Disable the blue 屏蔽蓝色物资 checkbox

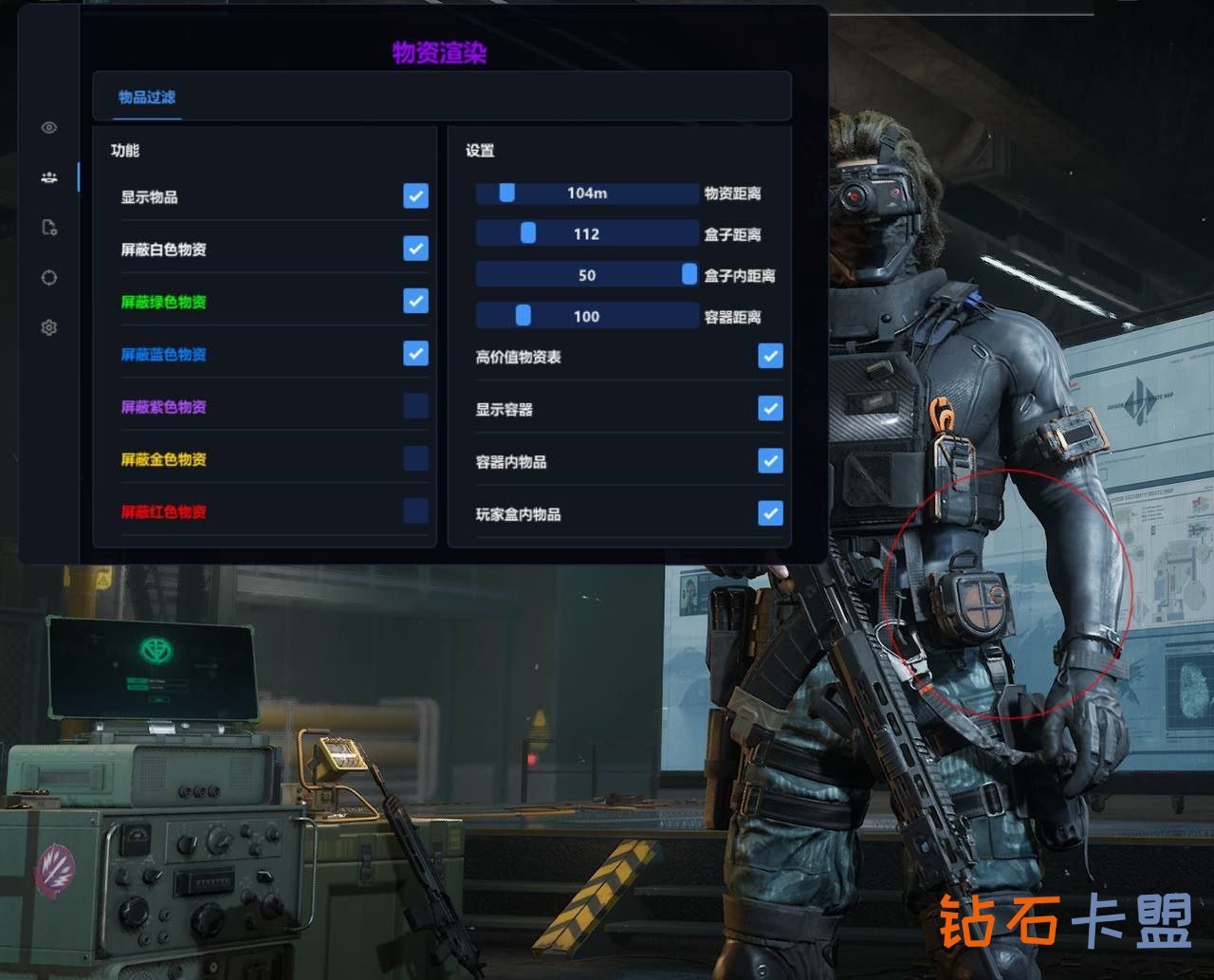click(415, 353)
